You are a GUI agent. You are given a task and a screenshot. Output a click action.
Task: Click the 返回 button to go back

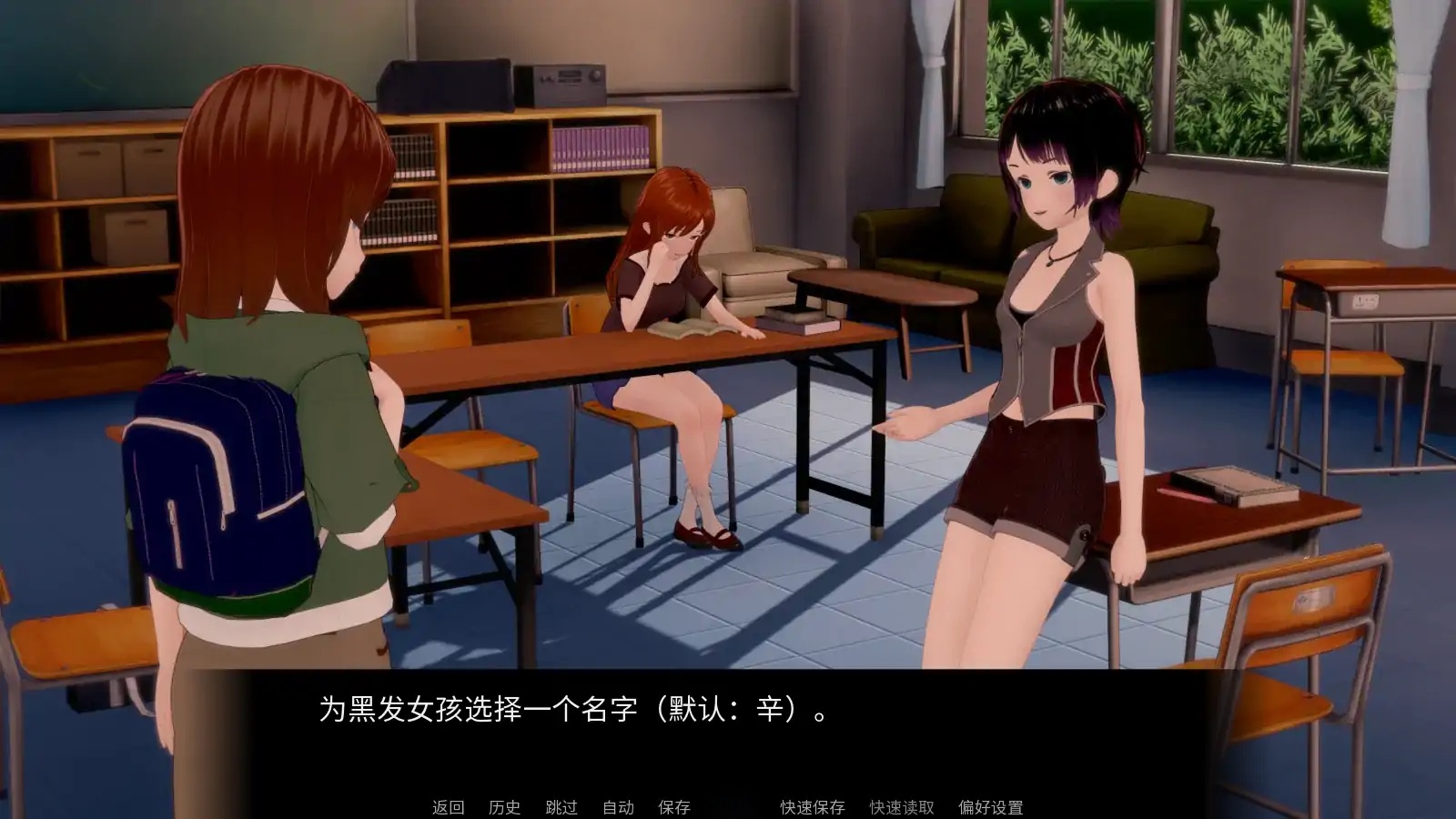(447, 806)
